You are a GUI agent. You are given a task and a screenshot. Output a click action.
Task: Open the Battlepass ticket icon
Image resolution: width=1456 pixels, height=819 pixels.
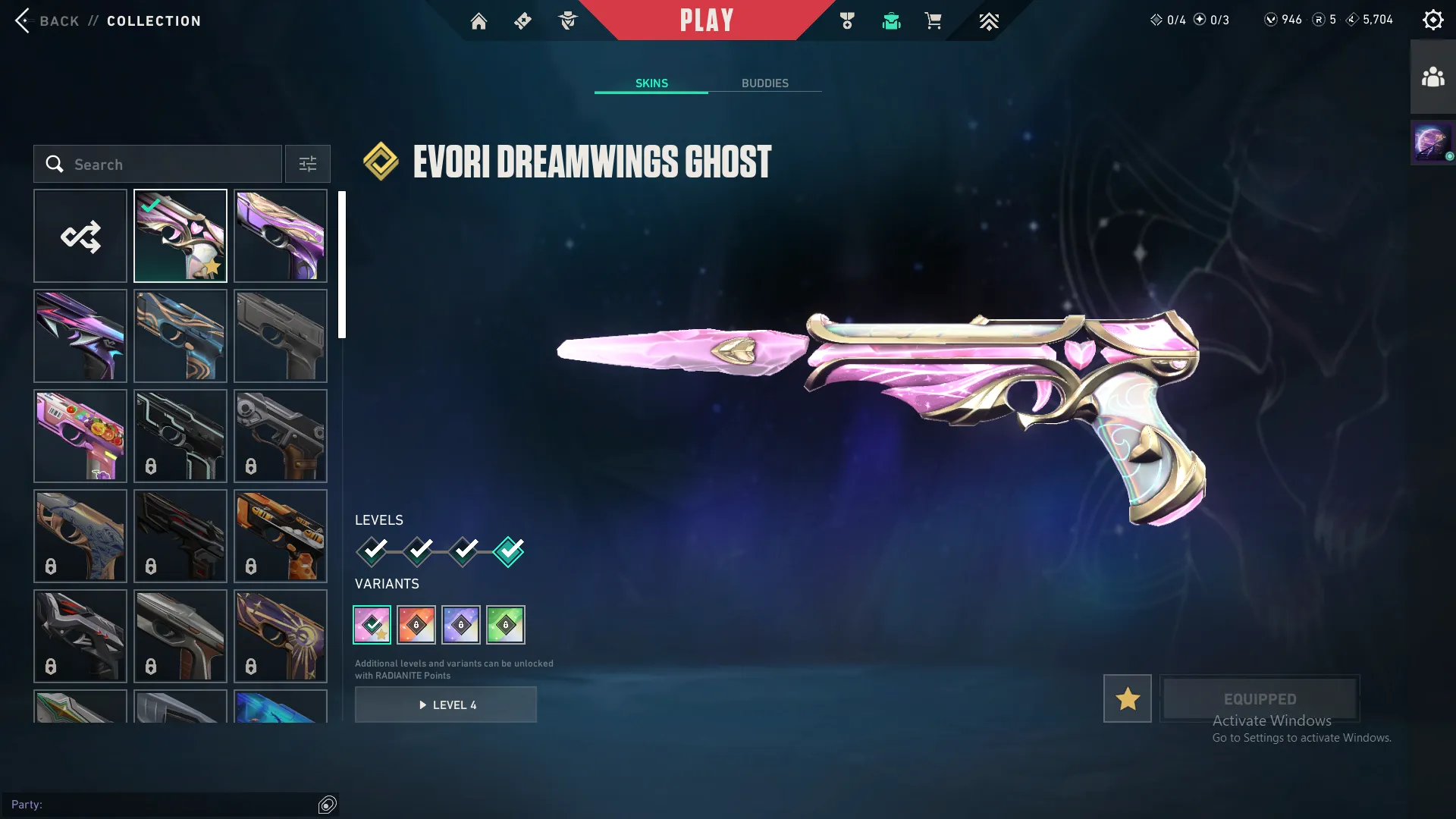(522, 20)
